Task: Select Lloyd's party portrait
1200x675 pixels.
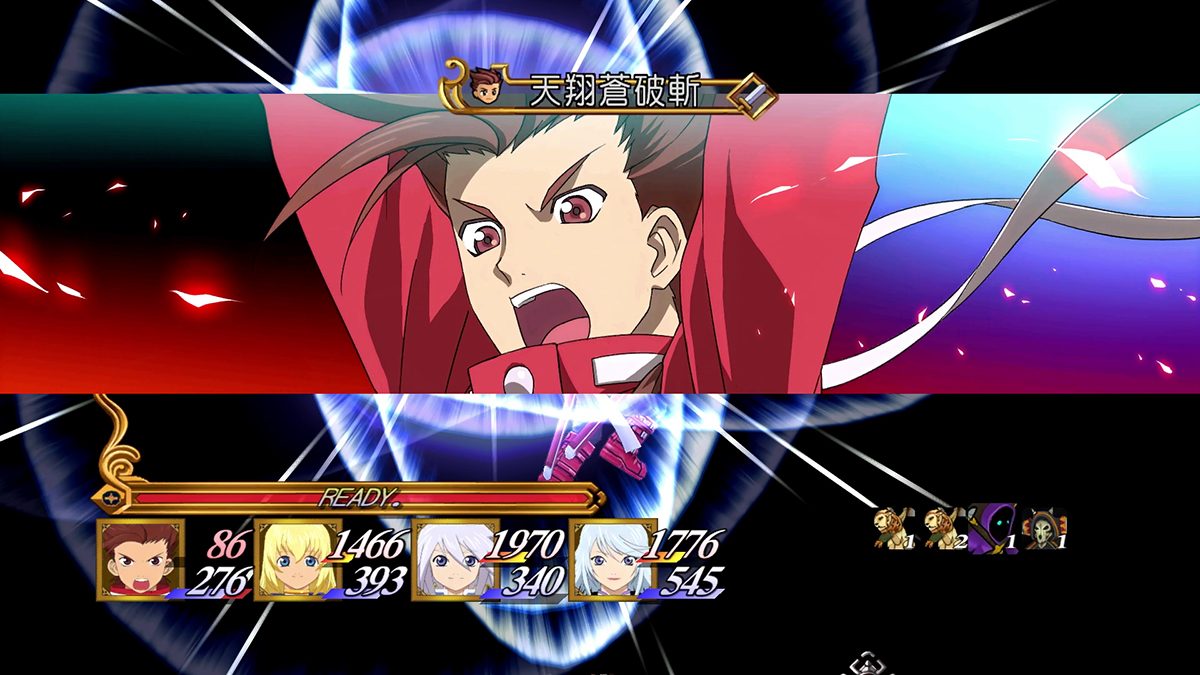Action: [x=141, y=559]
